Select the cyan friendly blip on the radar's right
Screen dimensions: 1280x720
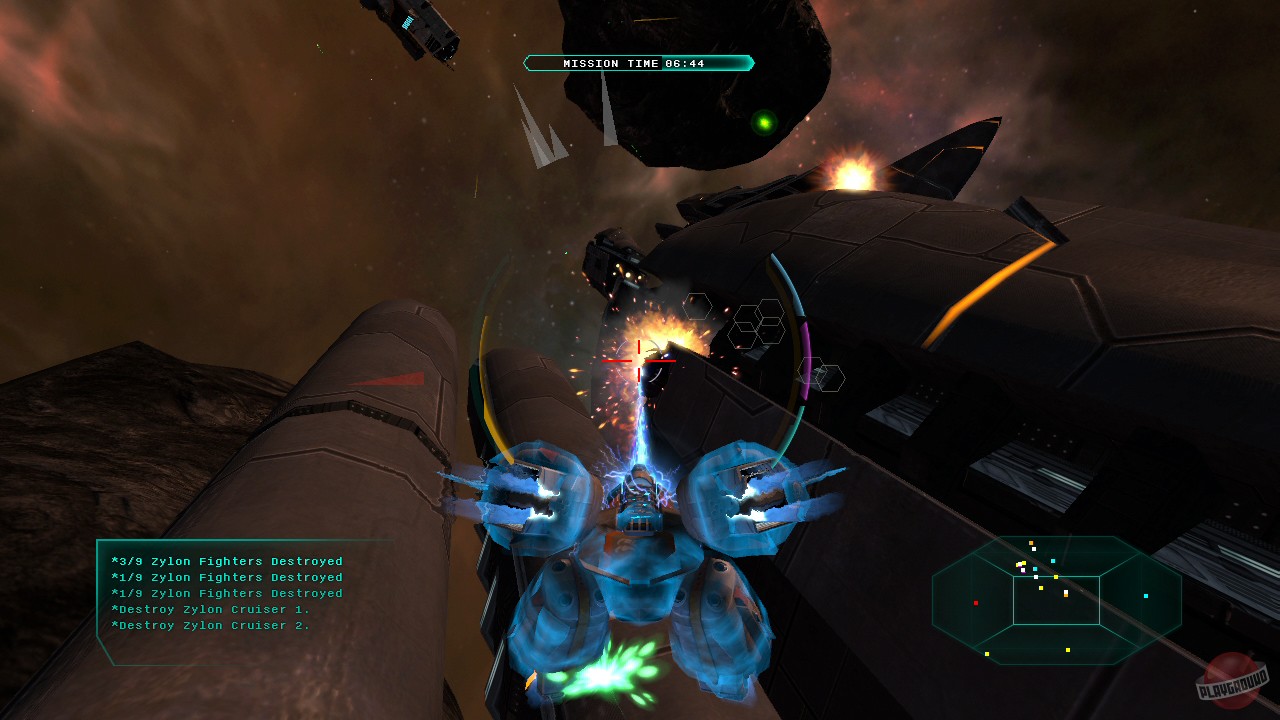(1146, 596)
